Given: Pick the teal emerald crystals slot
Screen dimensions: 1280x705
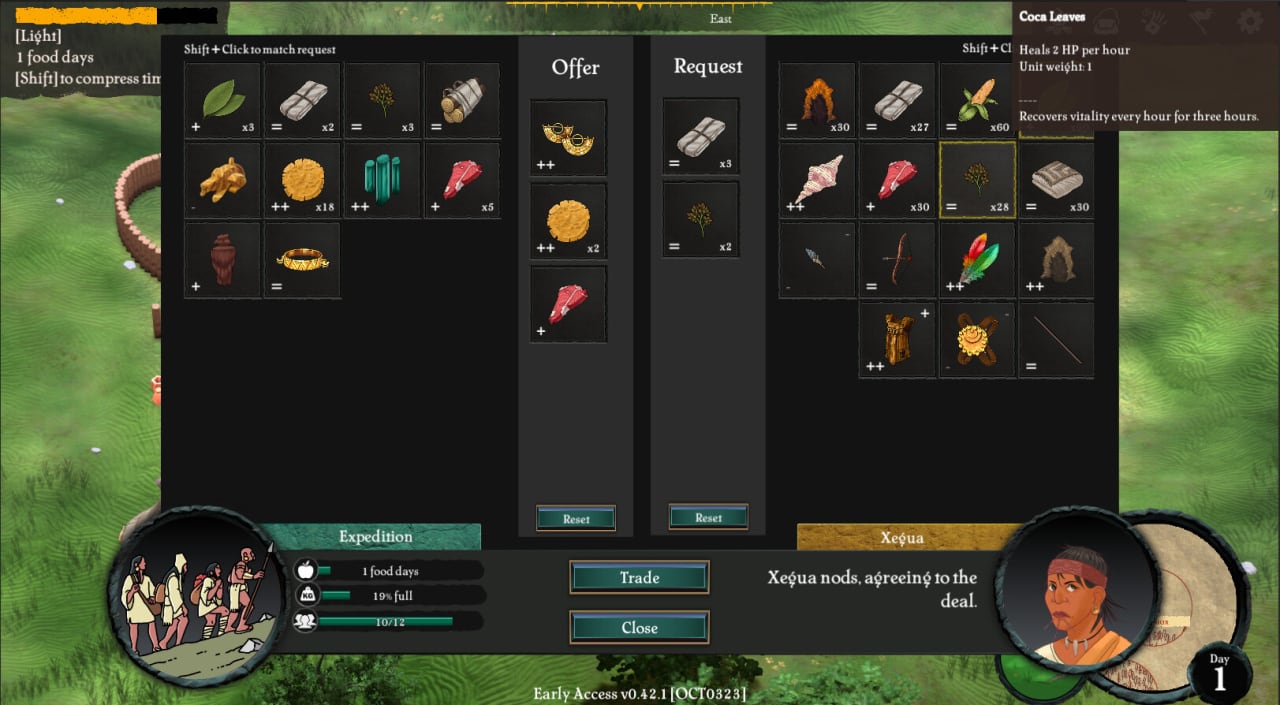Looking at the screenshot, I should 382,180.
